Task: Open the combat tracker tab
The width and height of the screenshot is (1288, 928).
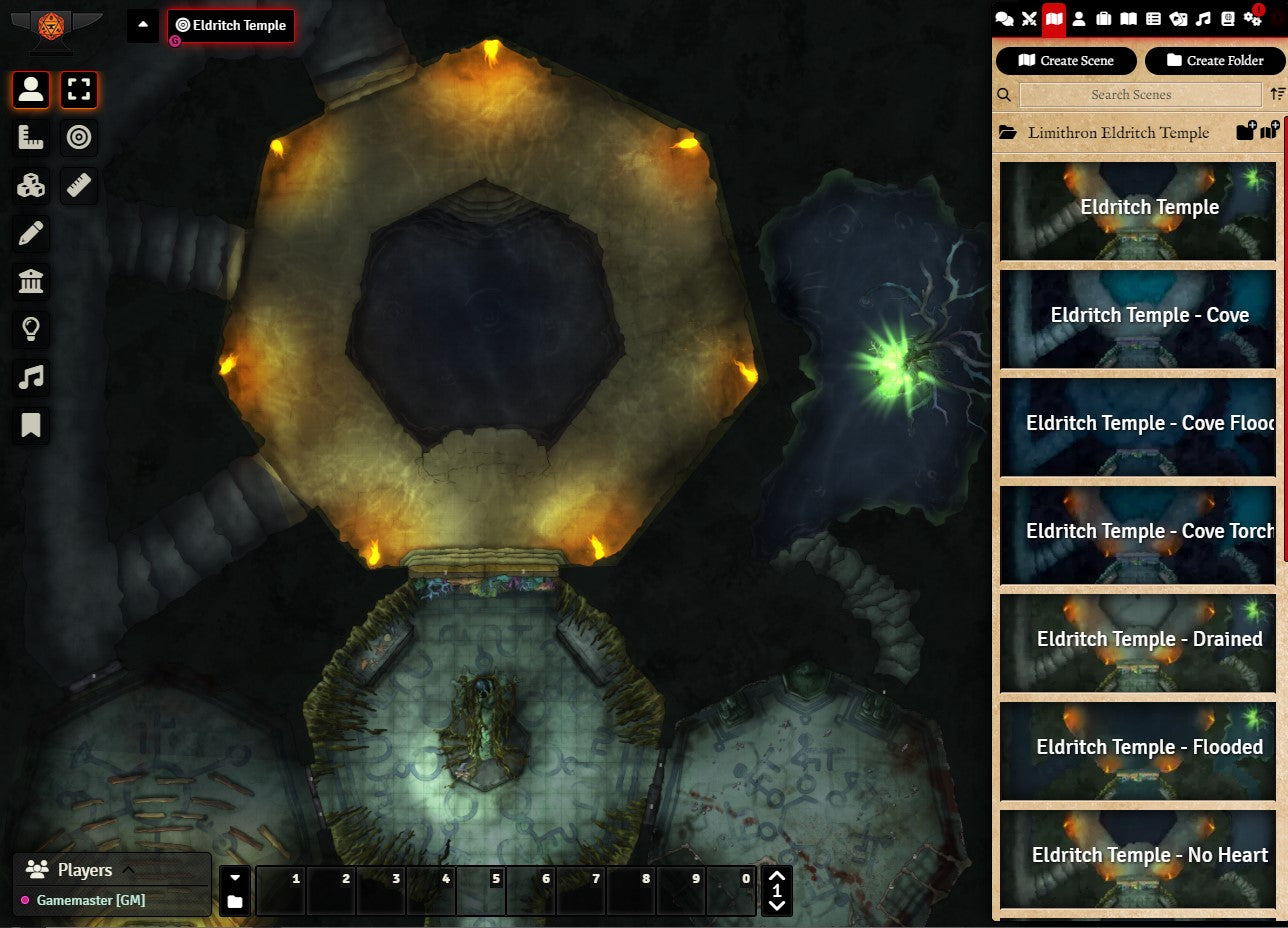Action: (1029, 19)
